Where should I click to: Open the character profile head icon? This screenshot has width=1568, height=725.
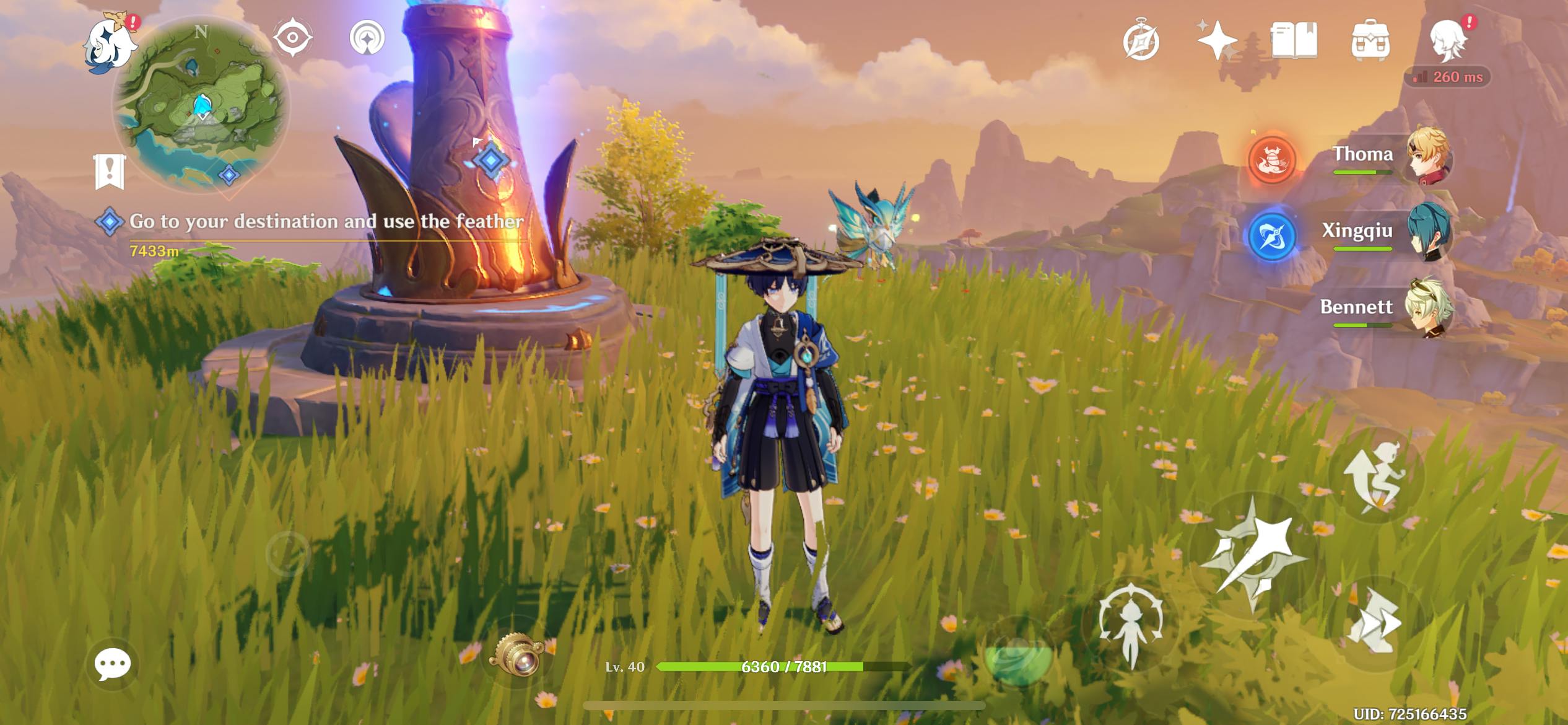click(x=1448, y=41)
